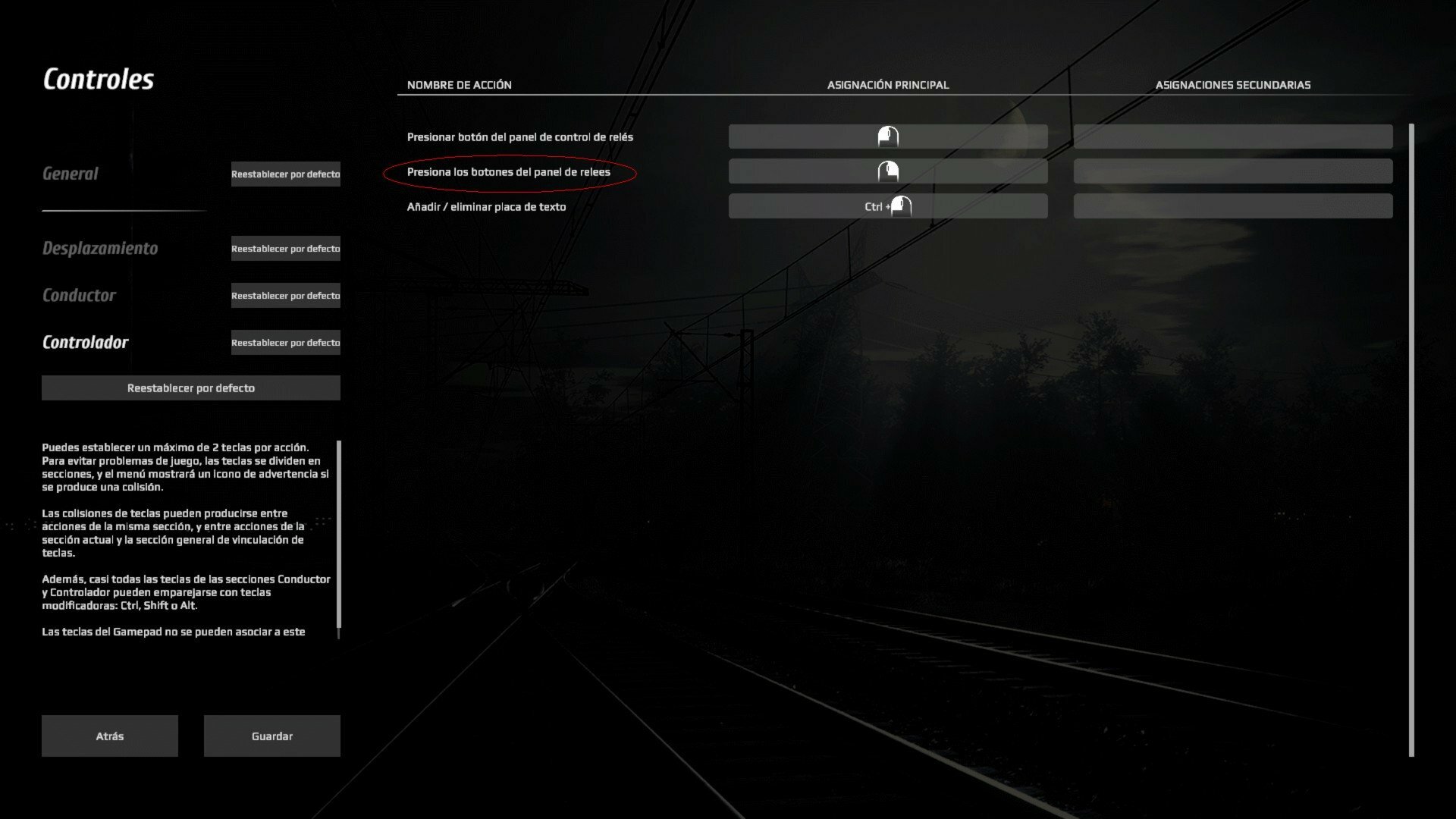Reset Controlador bindings to default
The height and width of the screenshot is (819, 1456).
pos(285,343)
